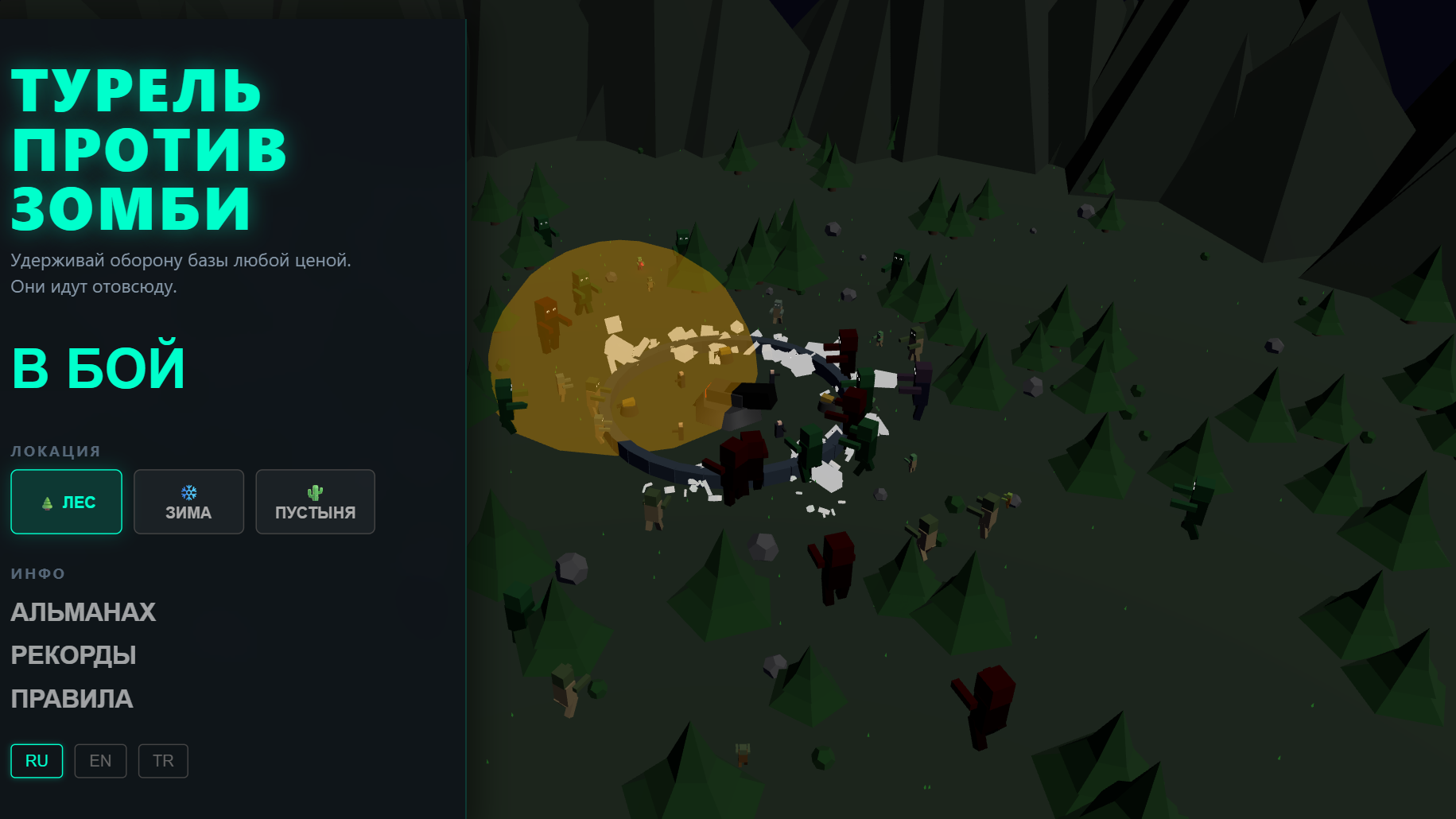Viewport: 1456px width, 819px height.
Task: Click the game description text under the title
Action: (180, 274)
